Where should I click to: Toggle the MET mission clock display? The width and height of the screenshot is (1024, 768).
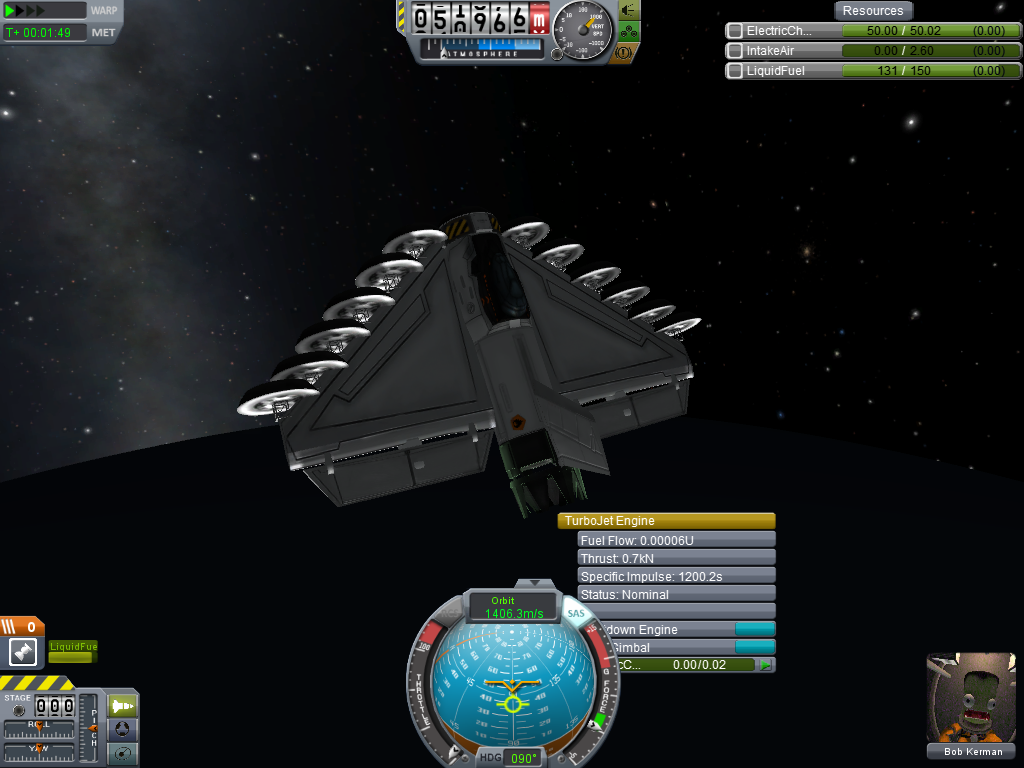click(103, 32)
